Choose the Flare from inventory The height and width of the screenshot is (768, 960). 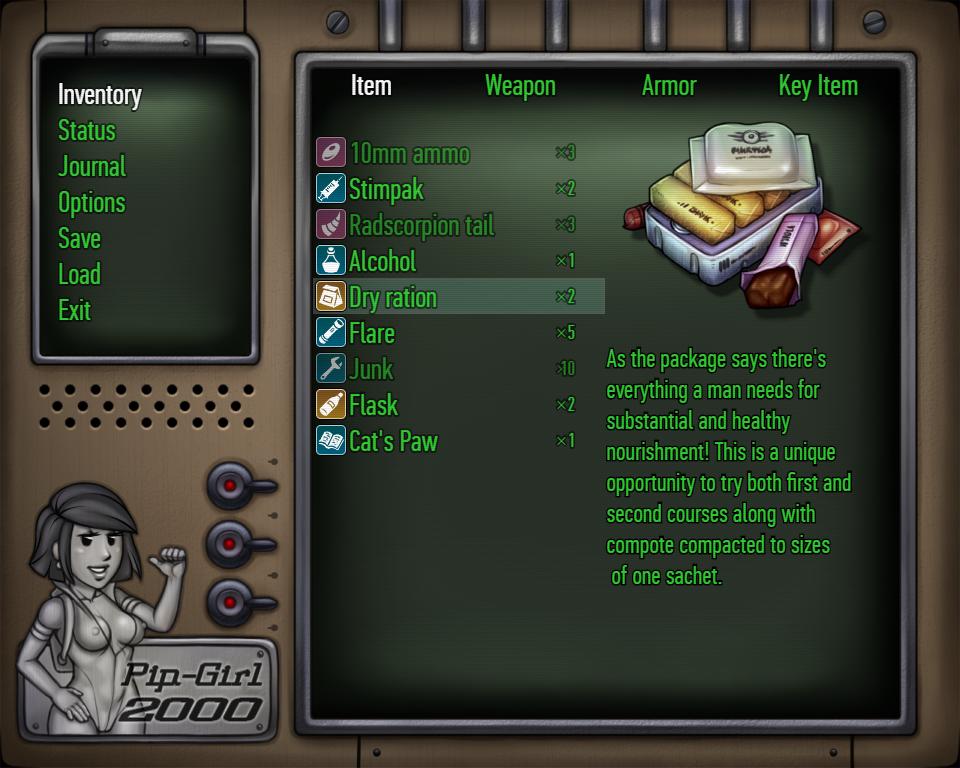pyautogui.click(x=372, y=333)
